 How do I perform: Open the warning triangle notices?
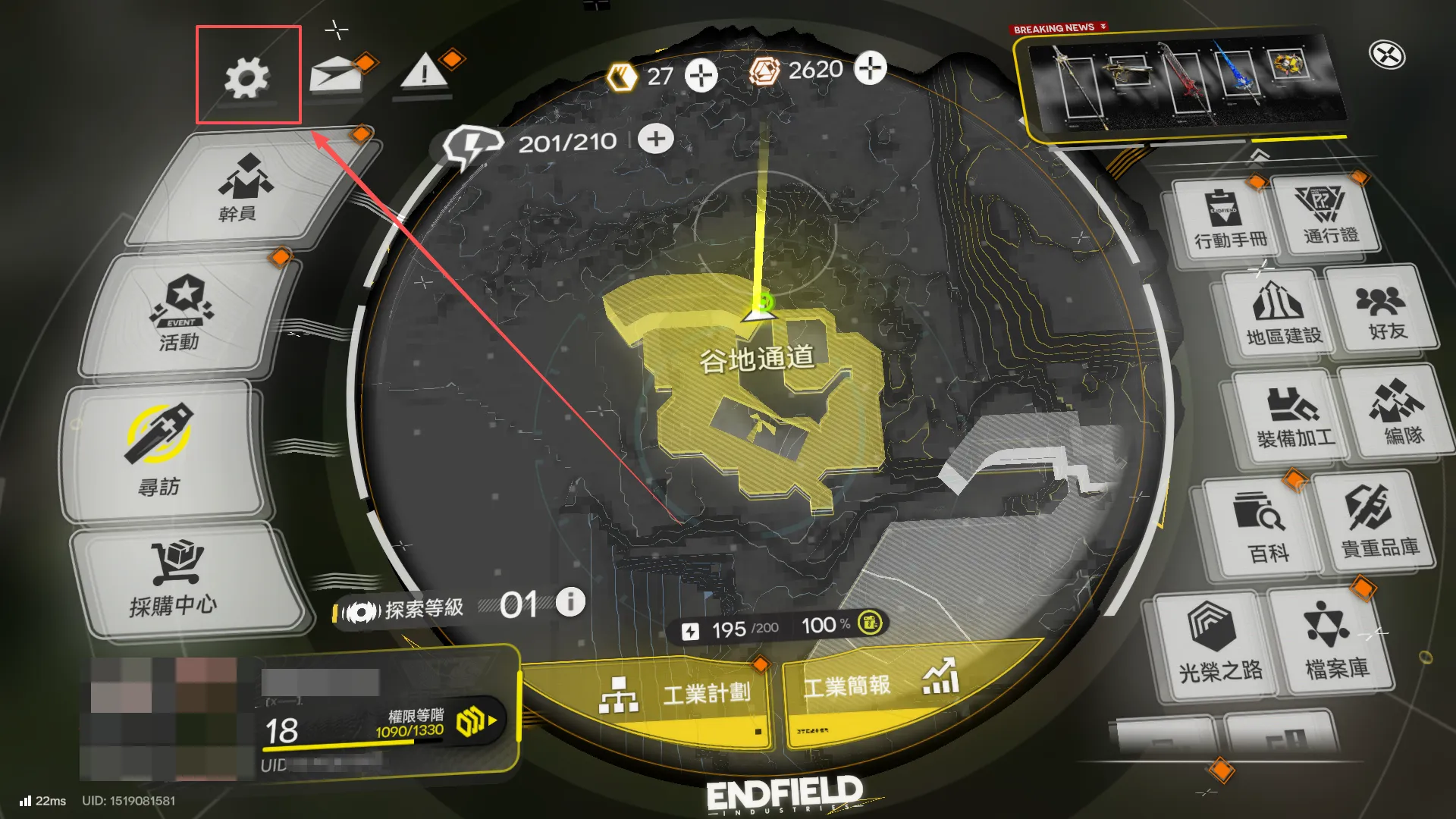click(423, 74)
